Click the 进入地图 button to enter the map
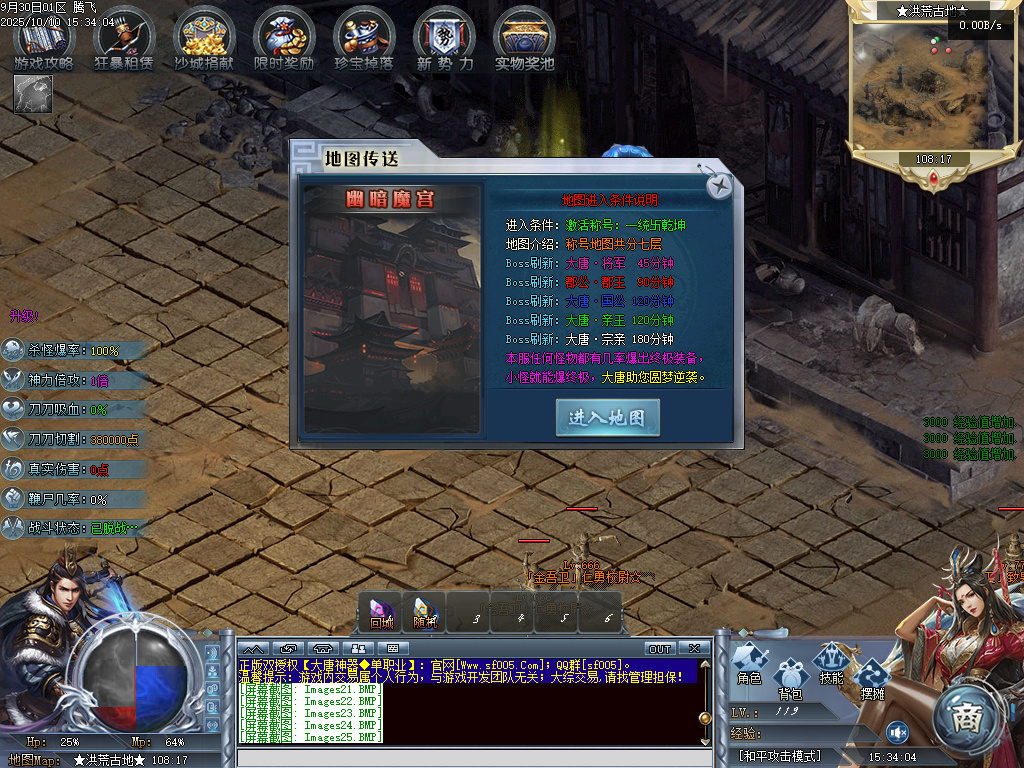The height and width of the screenshot is (768, 1024). pos(607,417)
